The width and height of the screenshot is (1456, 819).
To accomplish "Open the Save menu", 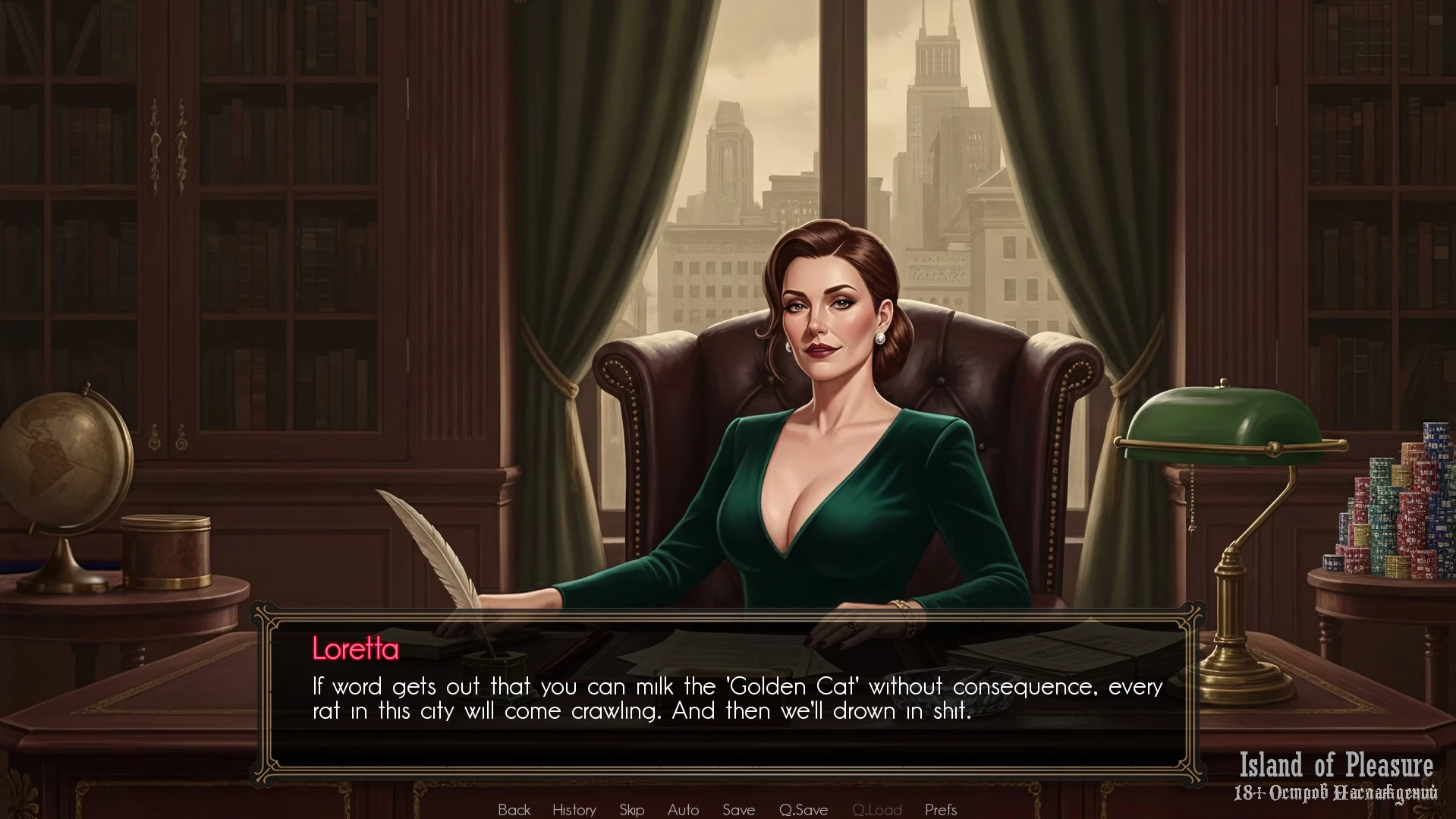I will tap(738, 809).
